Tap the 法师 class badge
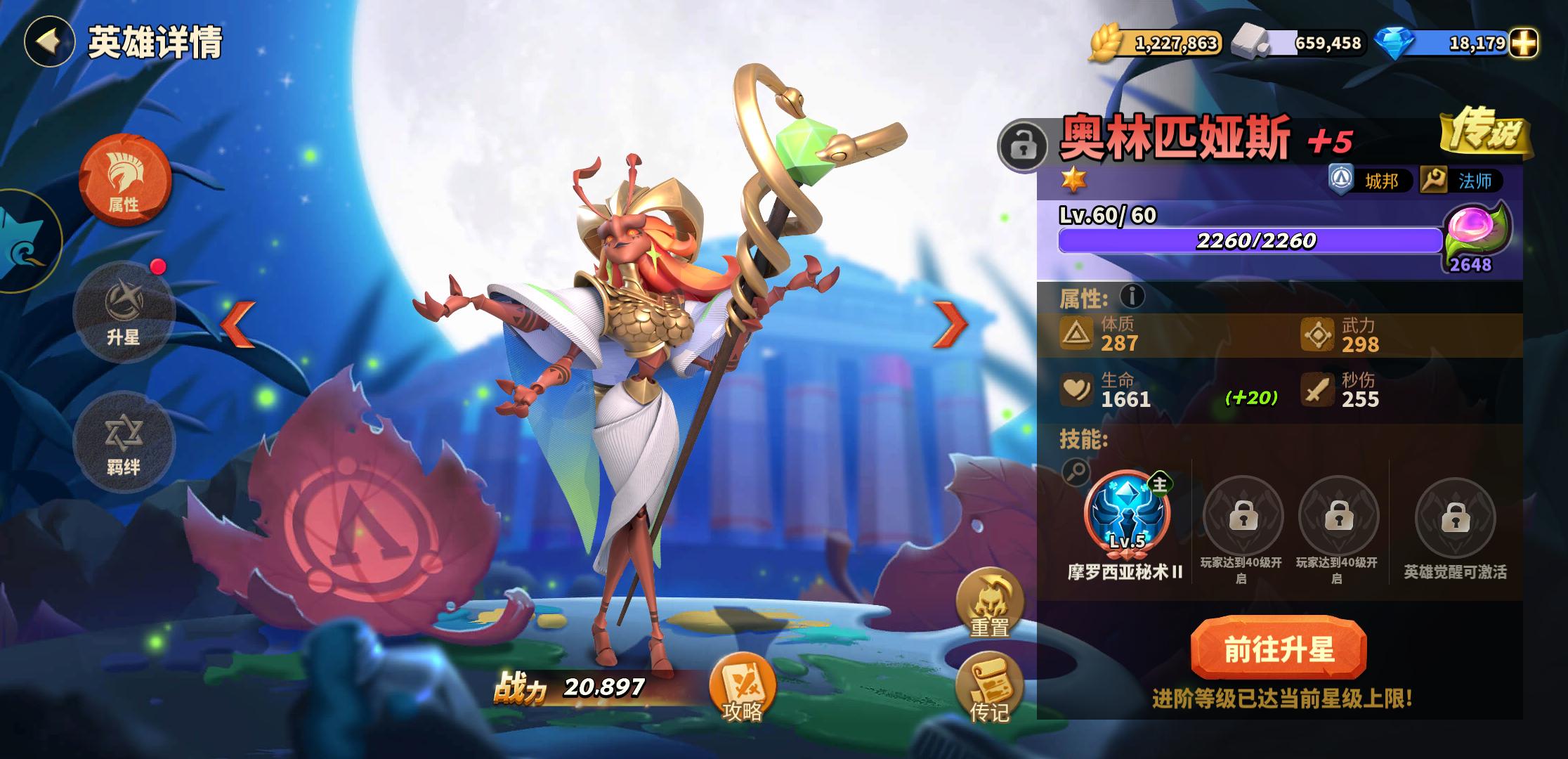 1462,181
